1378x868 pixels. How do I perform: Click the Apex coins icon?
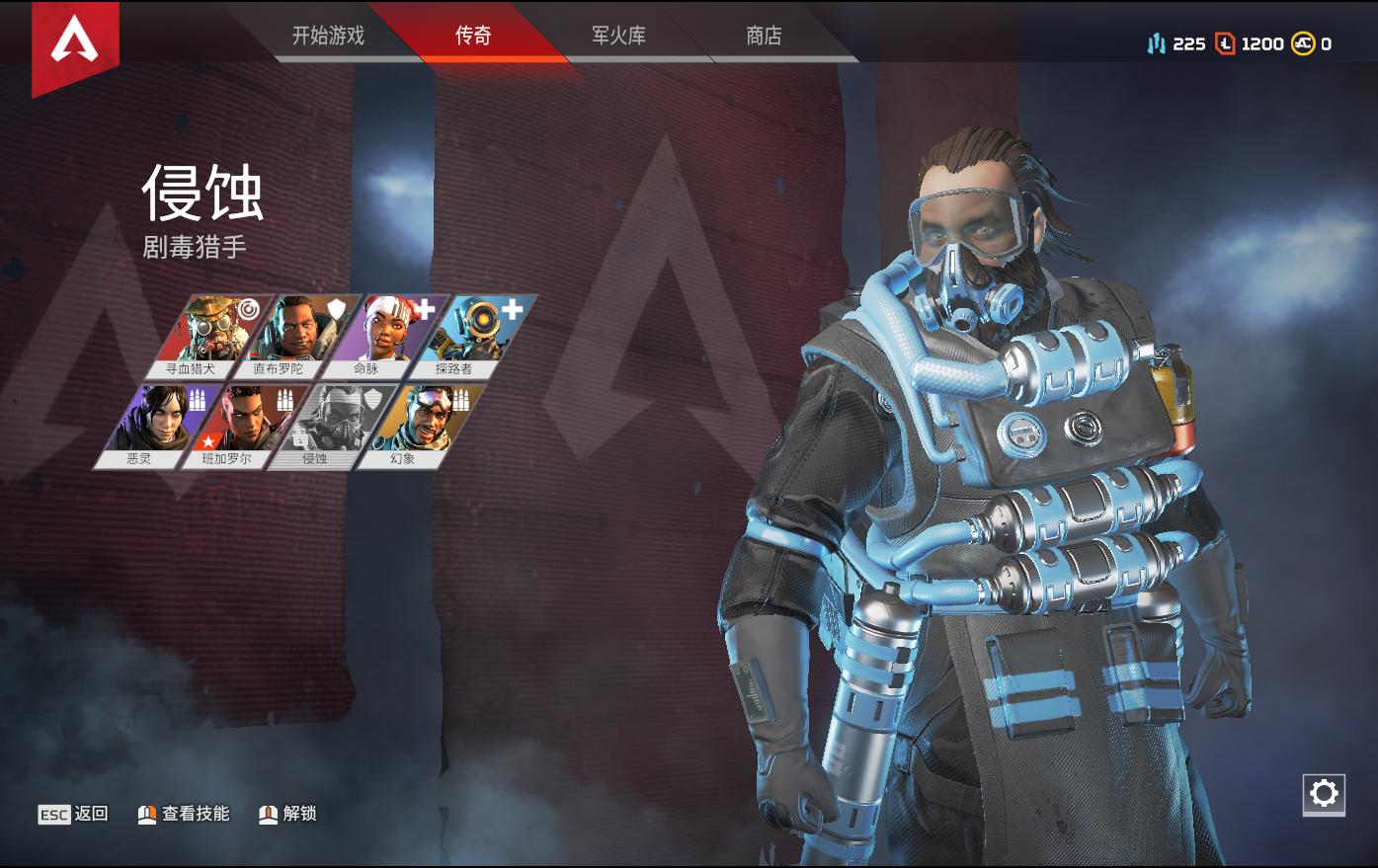point(1301,43)
